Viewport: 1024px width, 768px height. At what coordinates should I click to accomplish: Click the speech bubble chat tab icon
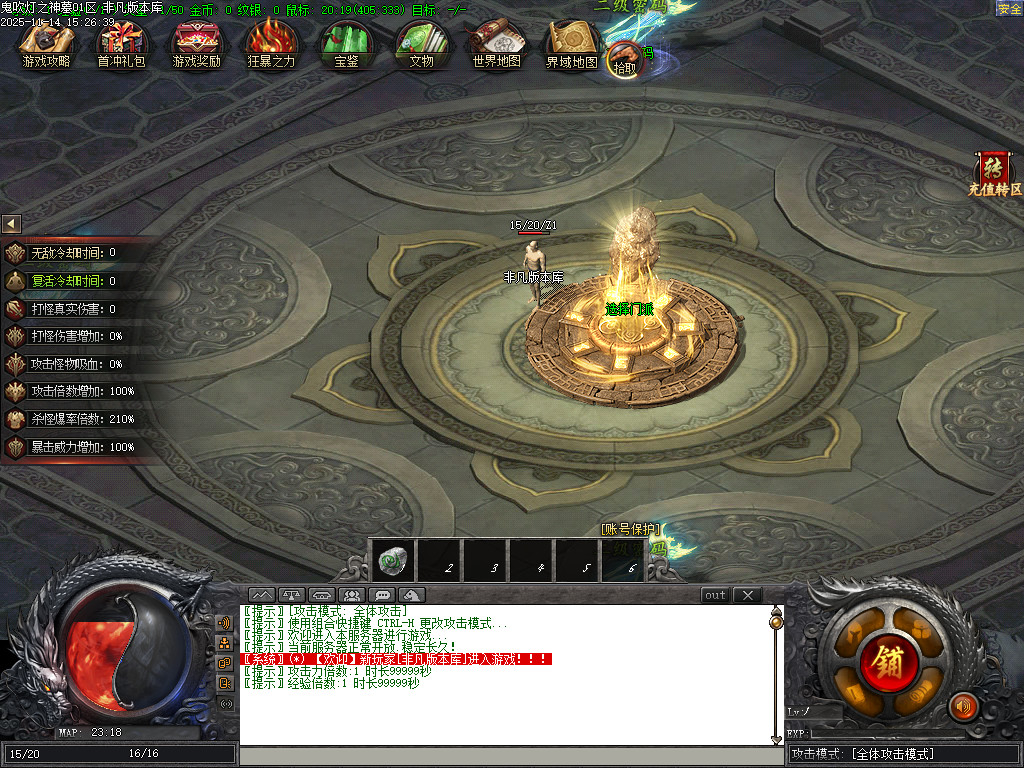pyautogui.click(x=381, y=595)
